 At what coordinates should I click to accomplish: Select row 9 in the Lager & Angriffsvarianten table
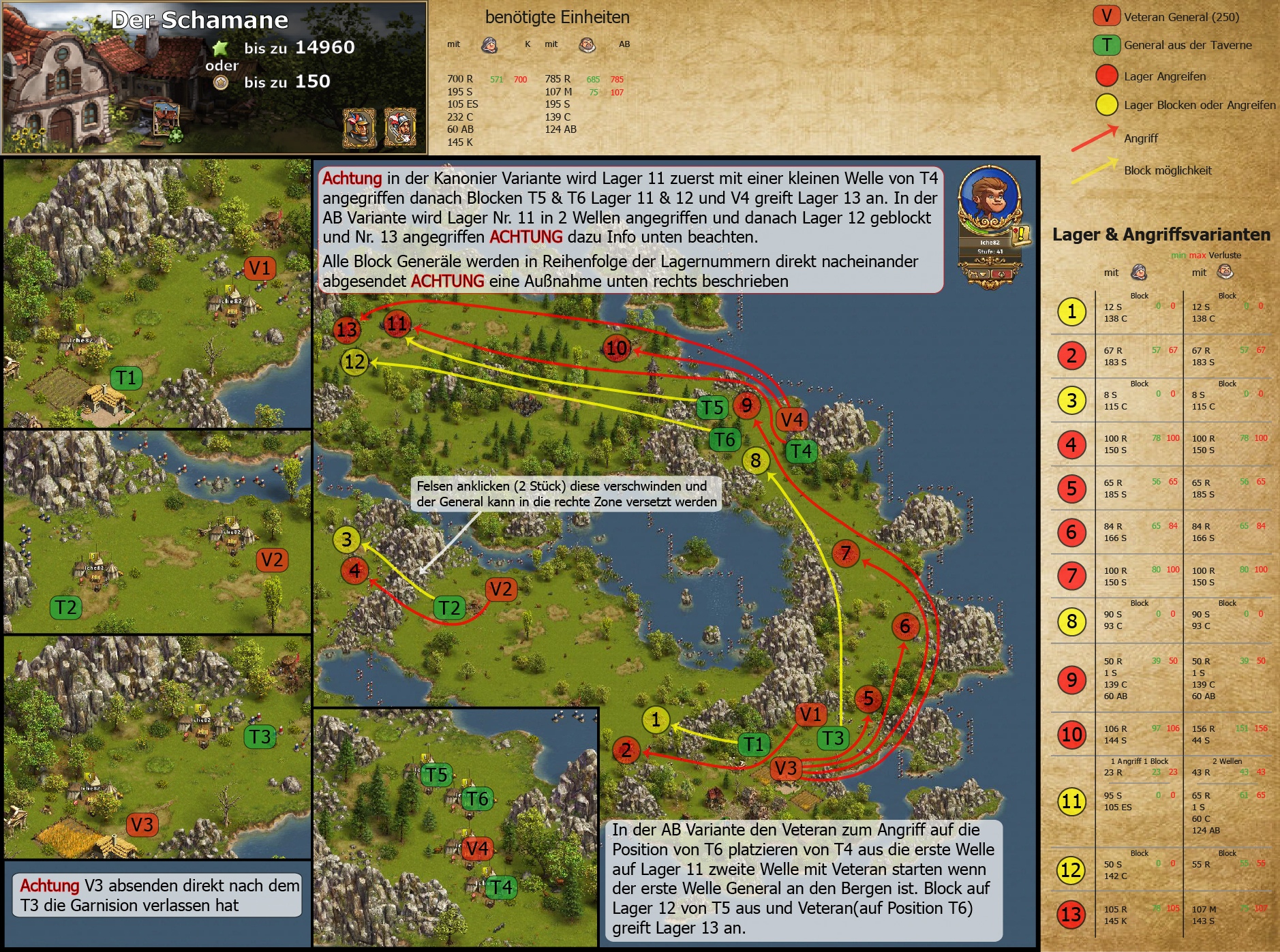coord(1071,679)
